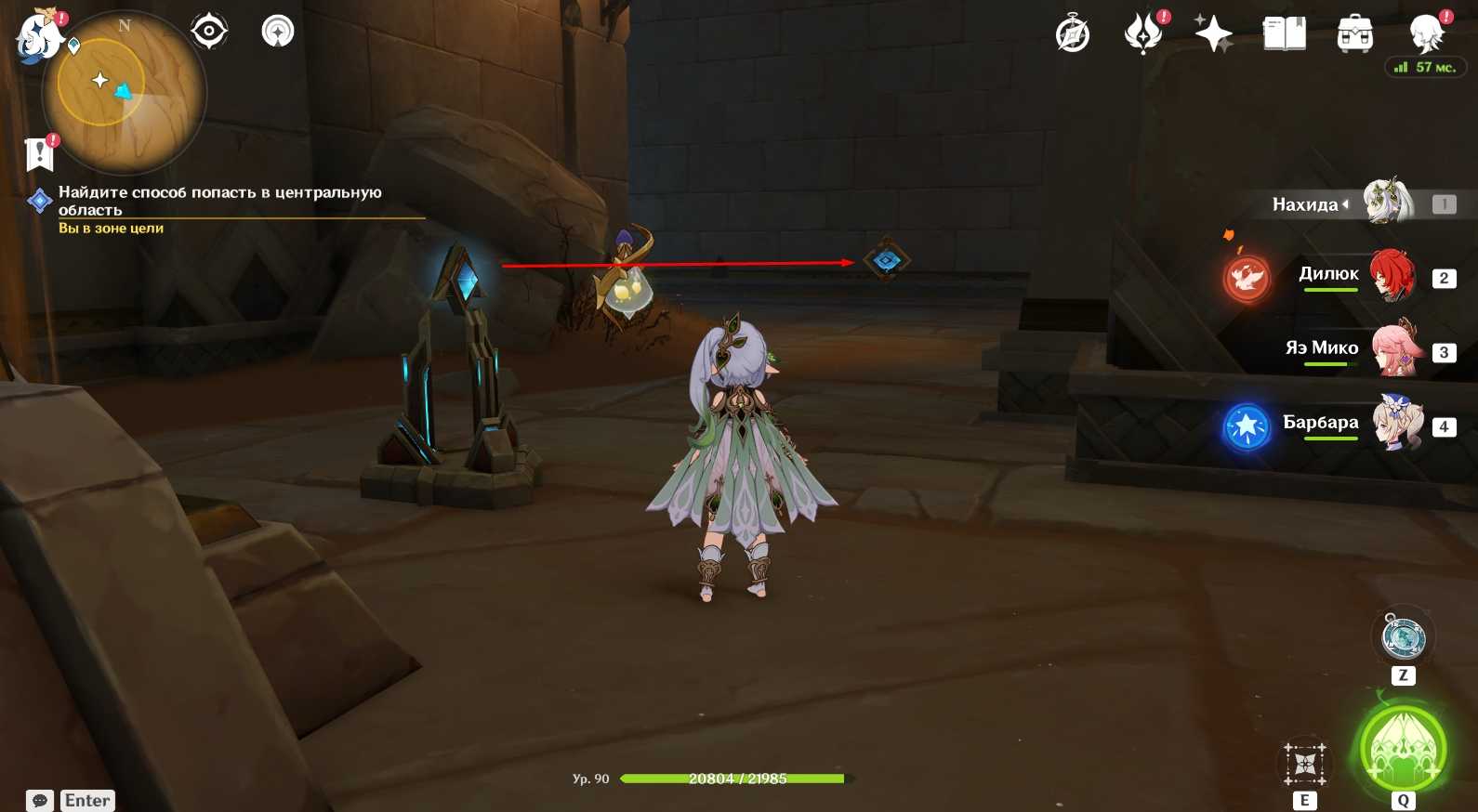1478x812 pixels.
Task: Open the chat speech bubble
Action: tap(40, 800)
